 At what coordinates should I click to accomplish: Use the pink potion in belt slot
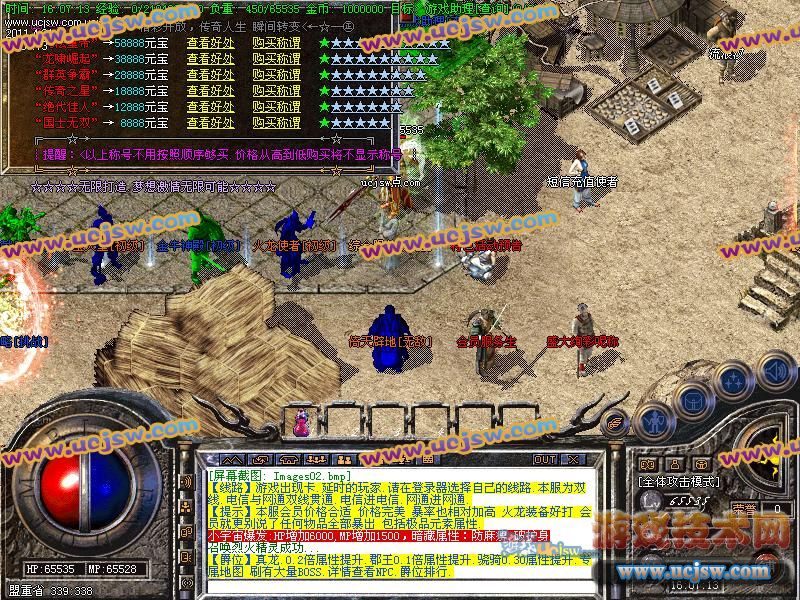point(300,425)
